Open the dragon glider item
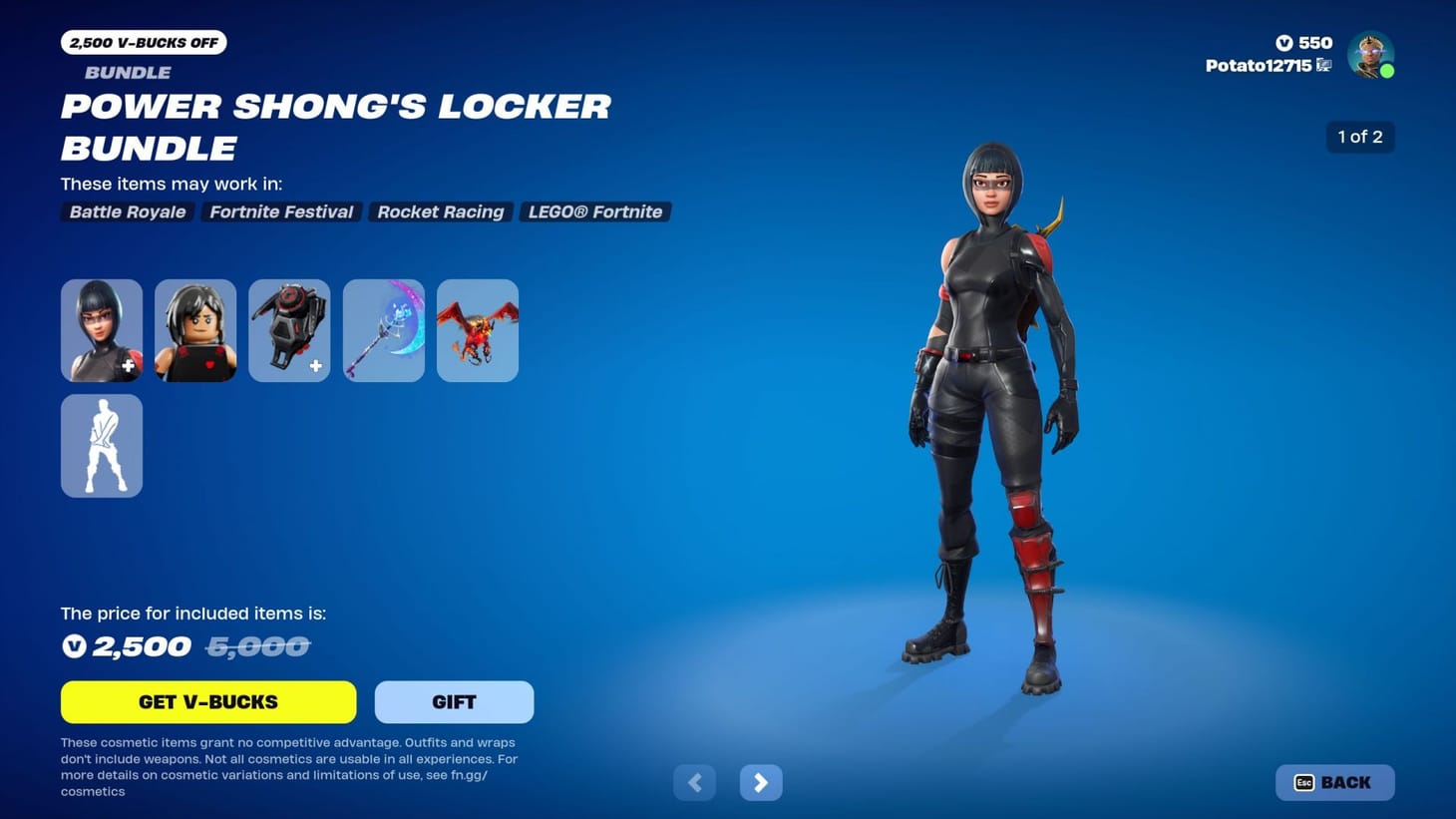1456x819 pixels. pyautogui.click(x=477, y=329)
